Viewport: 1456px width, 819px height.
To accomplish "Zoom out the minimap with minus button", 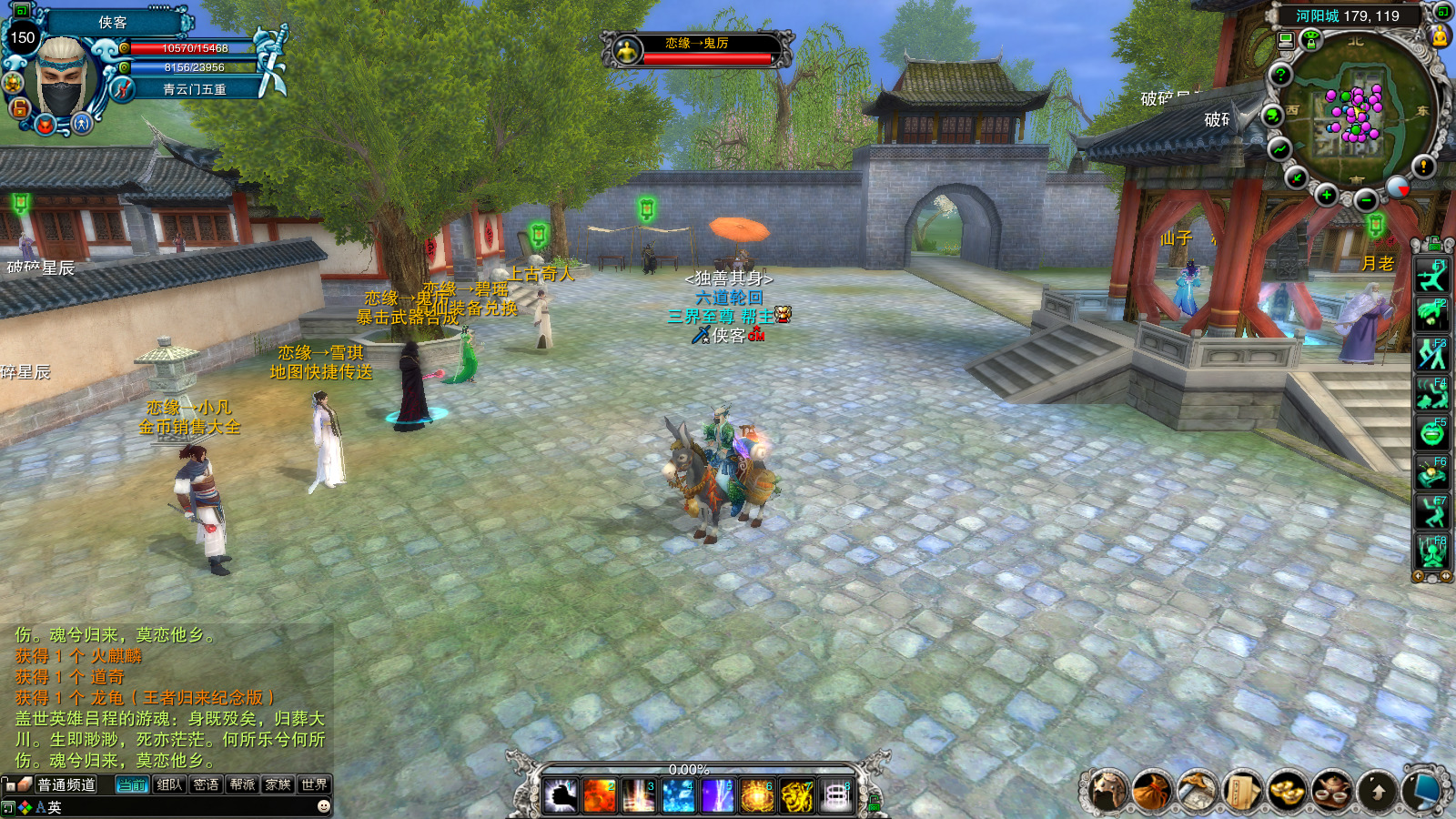I will click(x=1365, y=200).
